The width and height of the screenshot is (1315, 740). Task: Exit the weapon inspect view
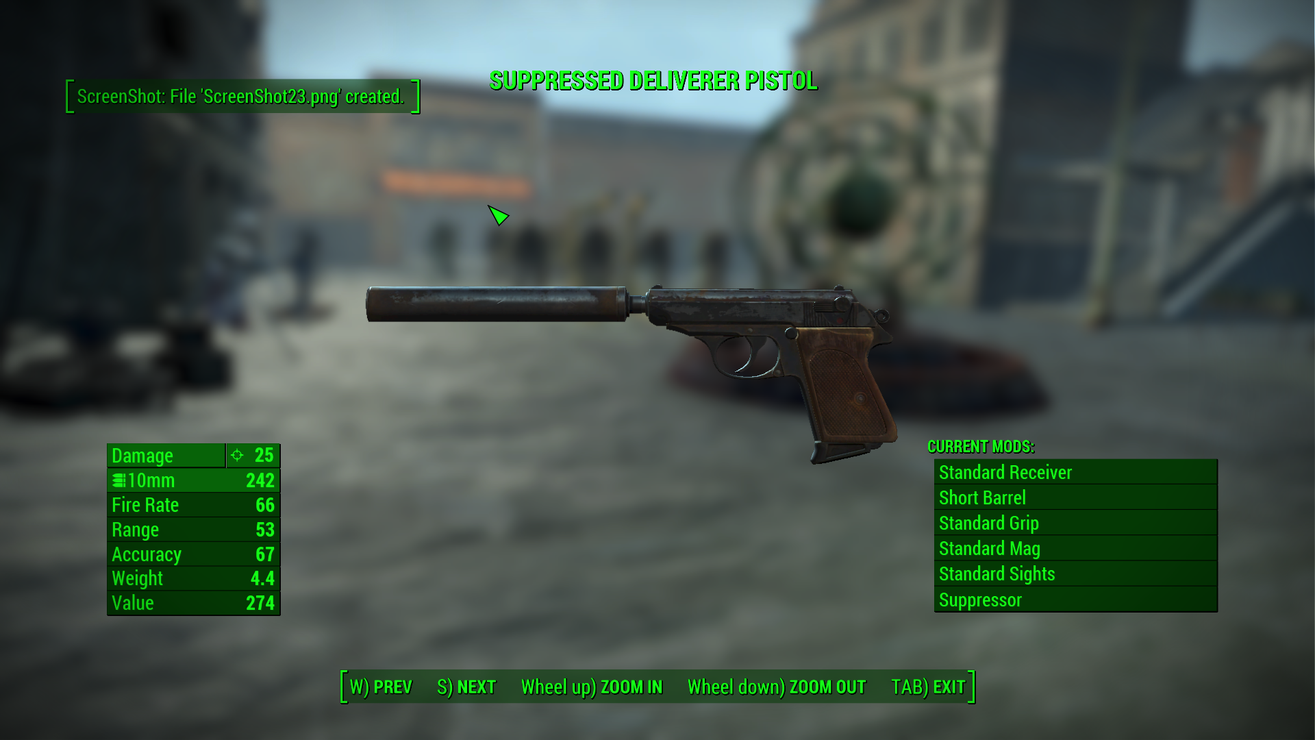point(928,687)
